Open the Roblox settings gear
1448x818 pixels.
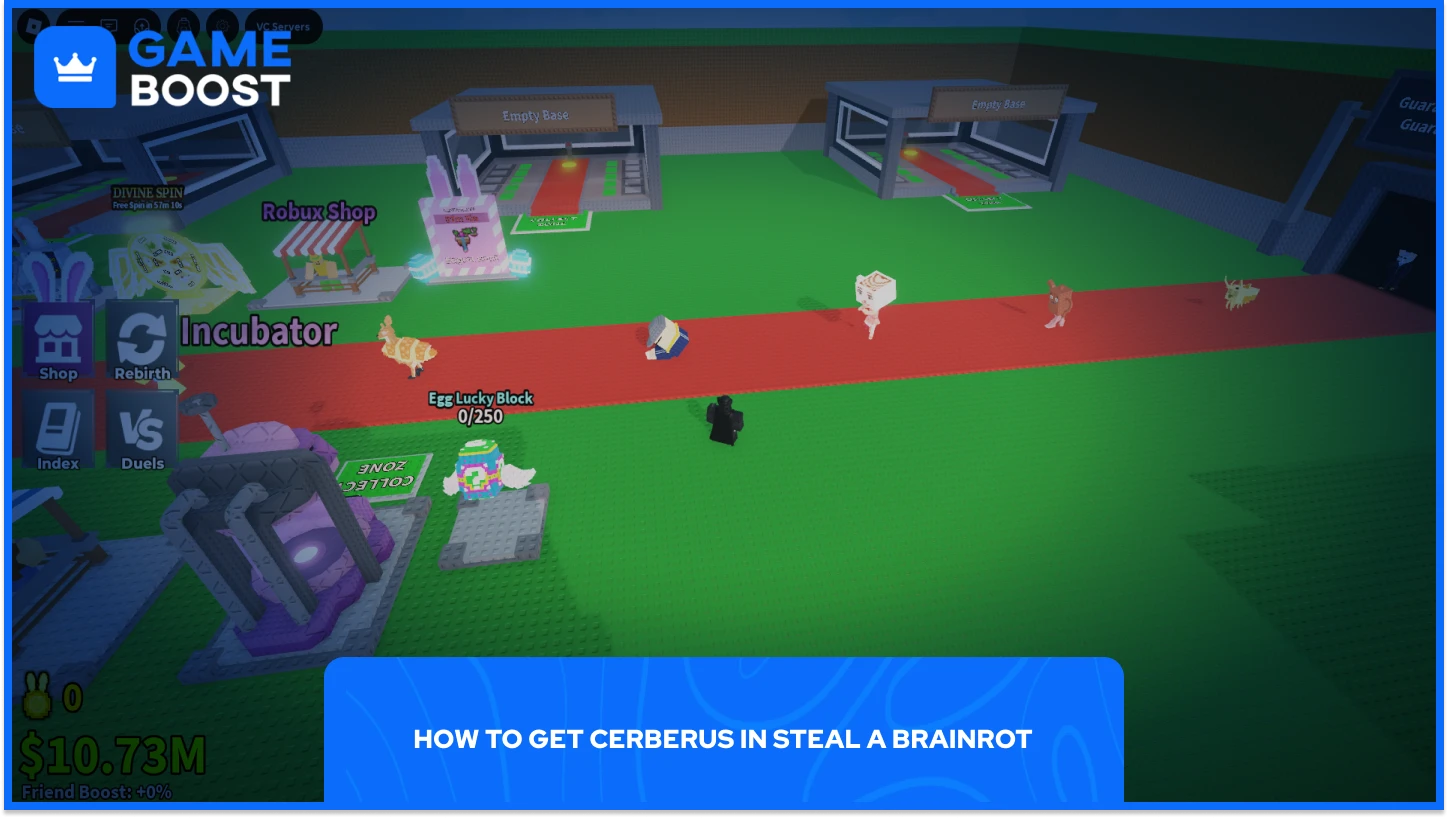click(x=222, y=25)
